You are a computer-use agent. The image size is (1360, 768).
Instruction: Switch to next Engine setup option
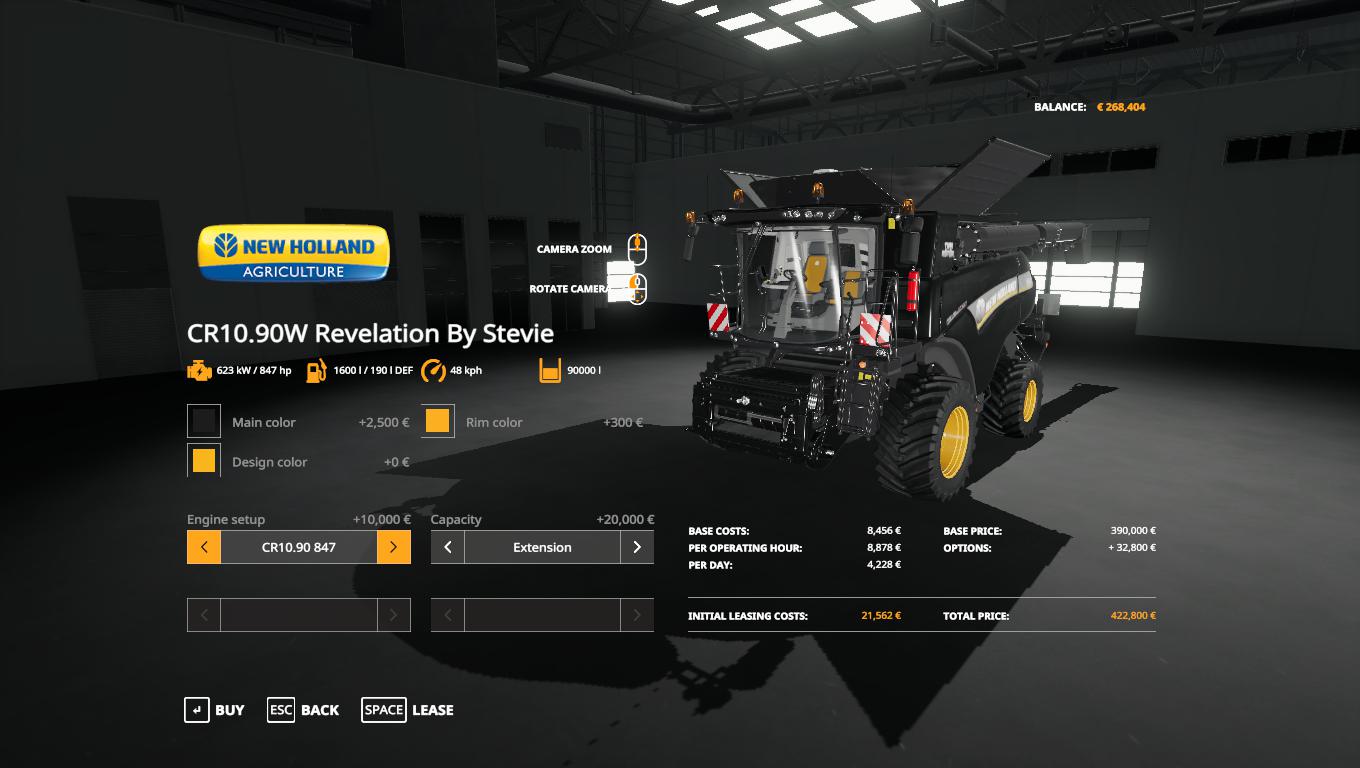coord(394,547)
